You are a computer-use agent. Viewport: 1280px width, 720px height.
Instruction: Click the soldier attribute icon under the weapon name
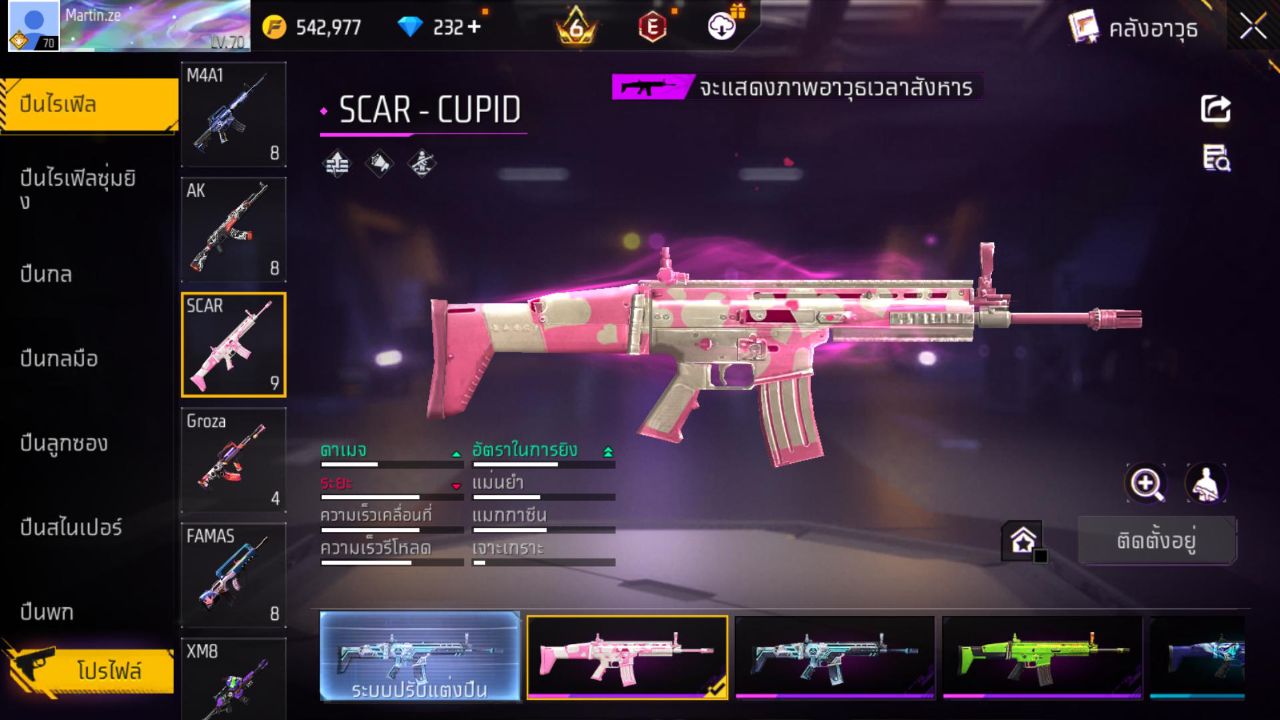pyautogui.click(x=421, y=163)
